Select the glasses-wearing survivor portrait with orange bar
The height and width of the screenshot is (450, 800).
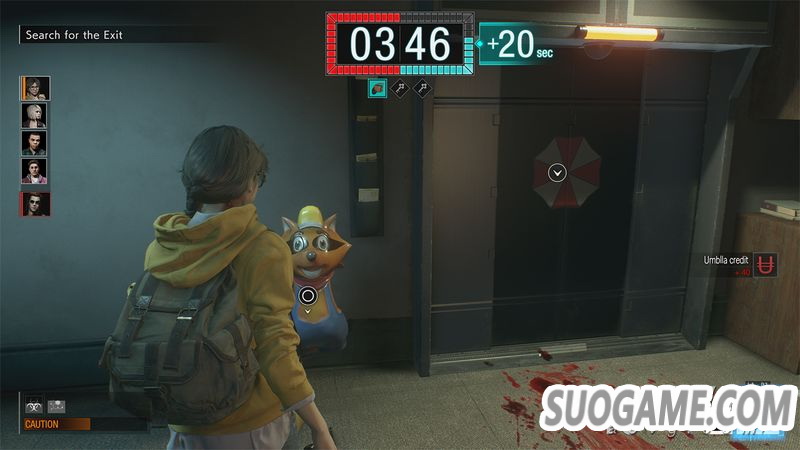tap(34, 88)
